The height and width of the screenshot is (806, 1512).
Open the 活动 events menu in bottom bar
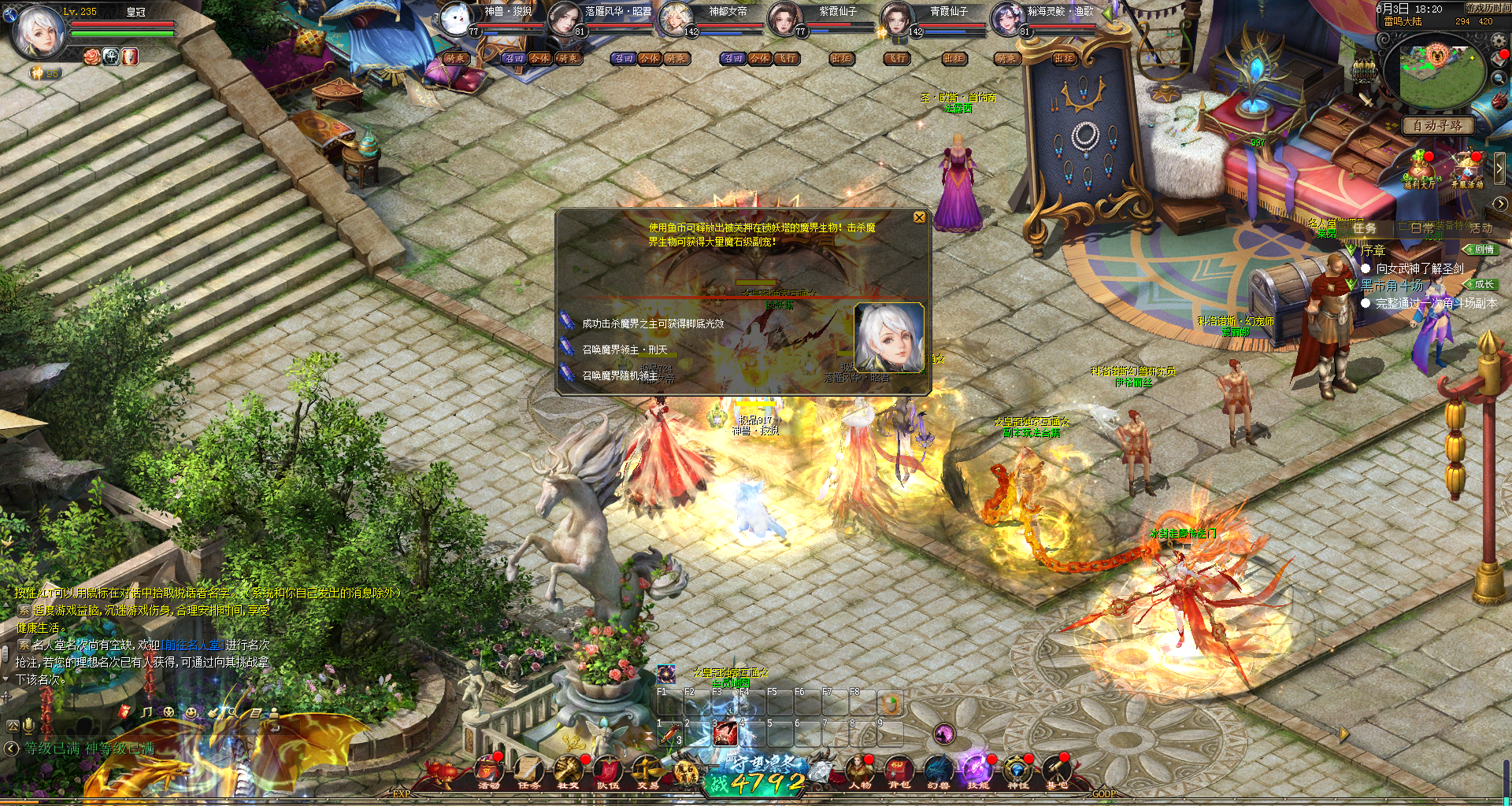tap(488, 771)
